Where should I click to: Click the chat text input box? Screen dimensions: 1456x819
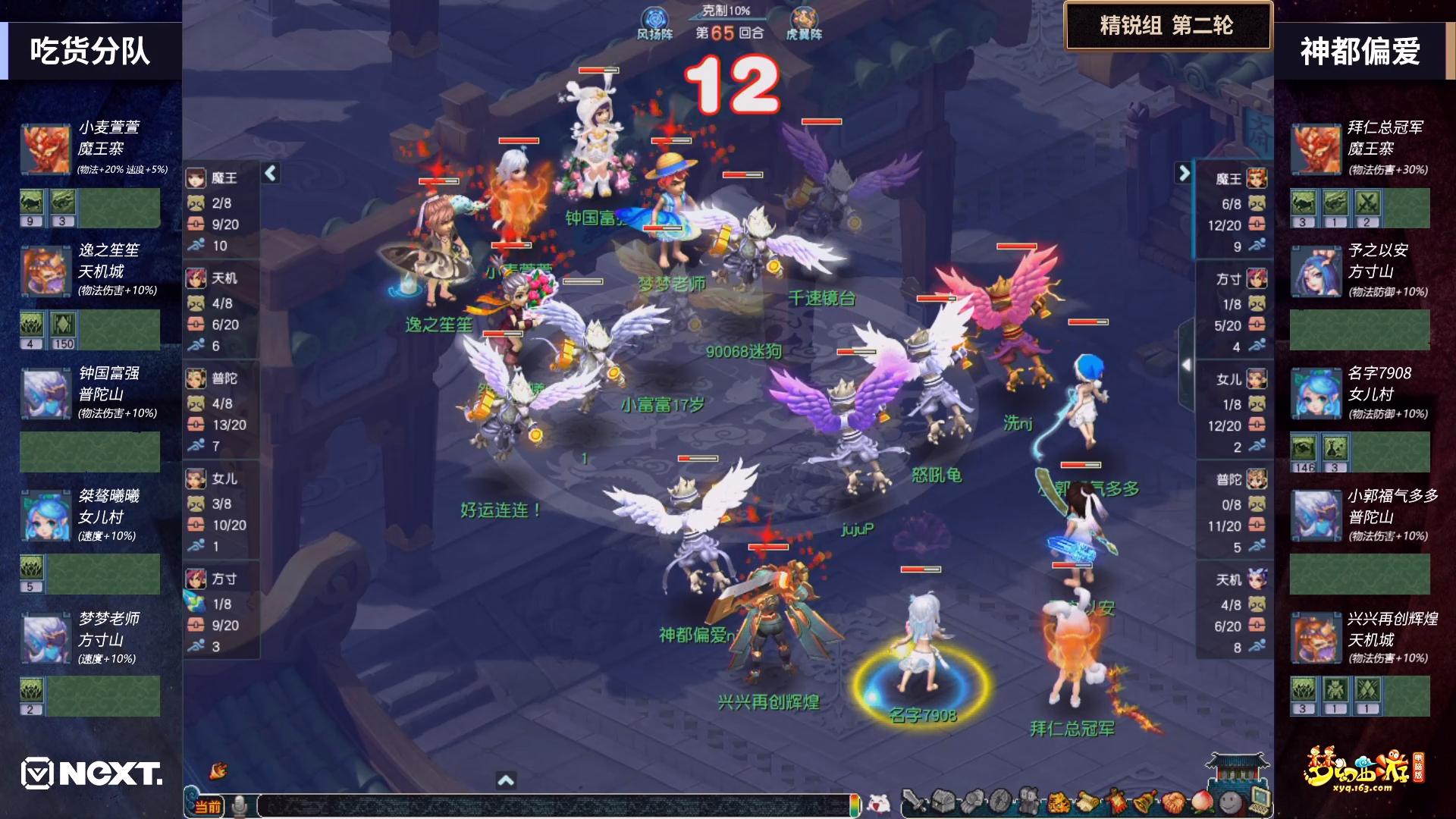tap(554, 805)
